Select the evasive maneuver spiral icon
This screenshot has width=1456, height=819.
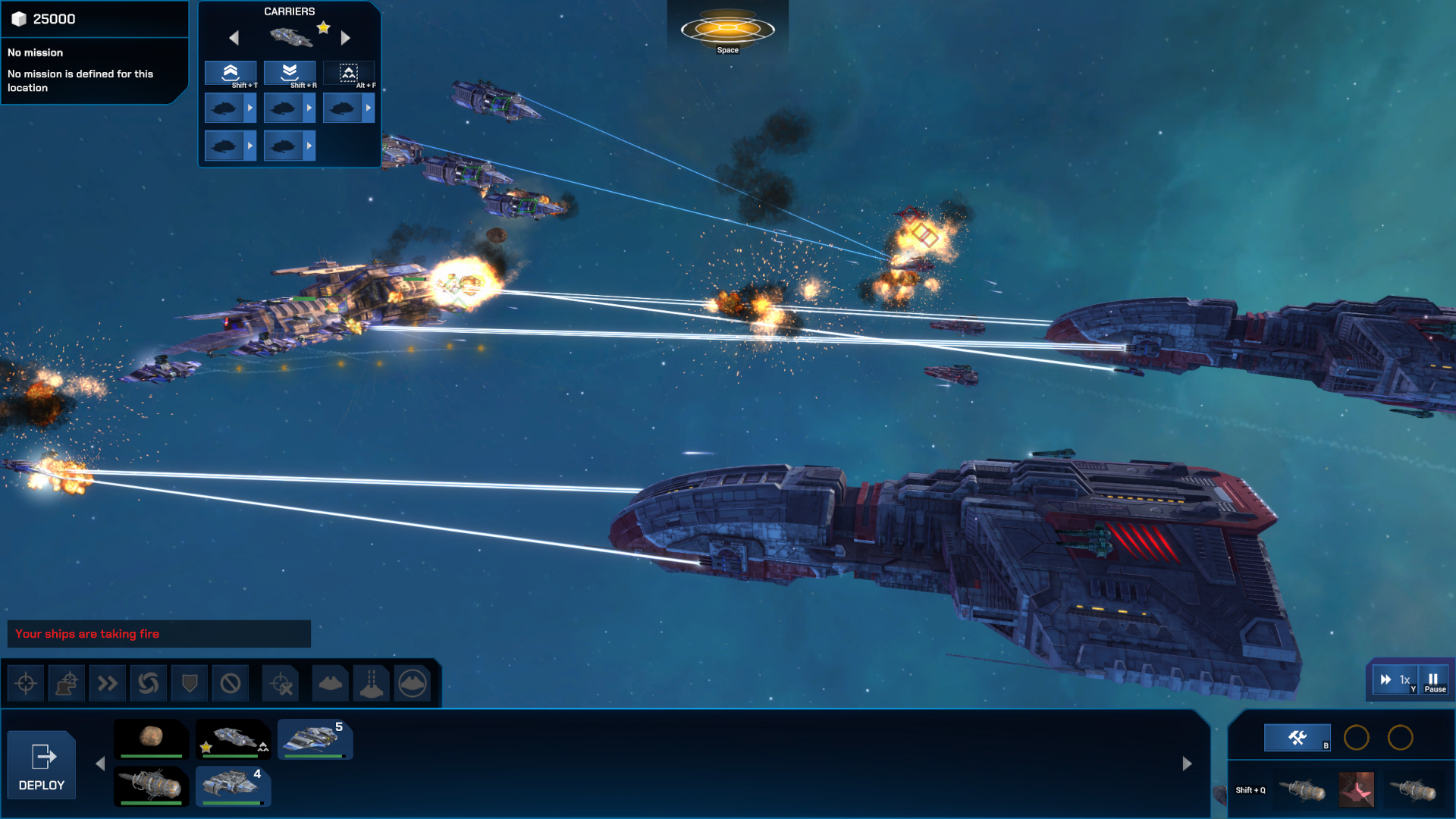149,682
